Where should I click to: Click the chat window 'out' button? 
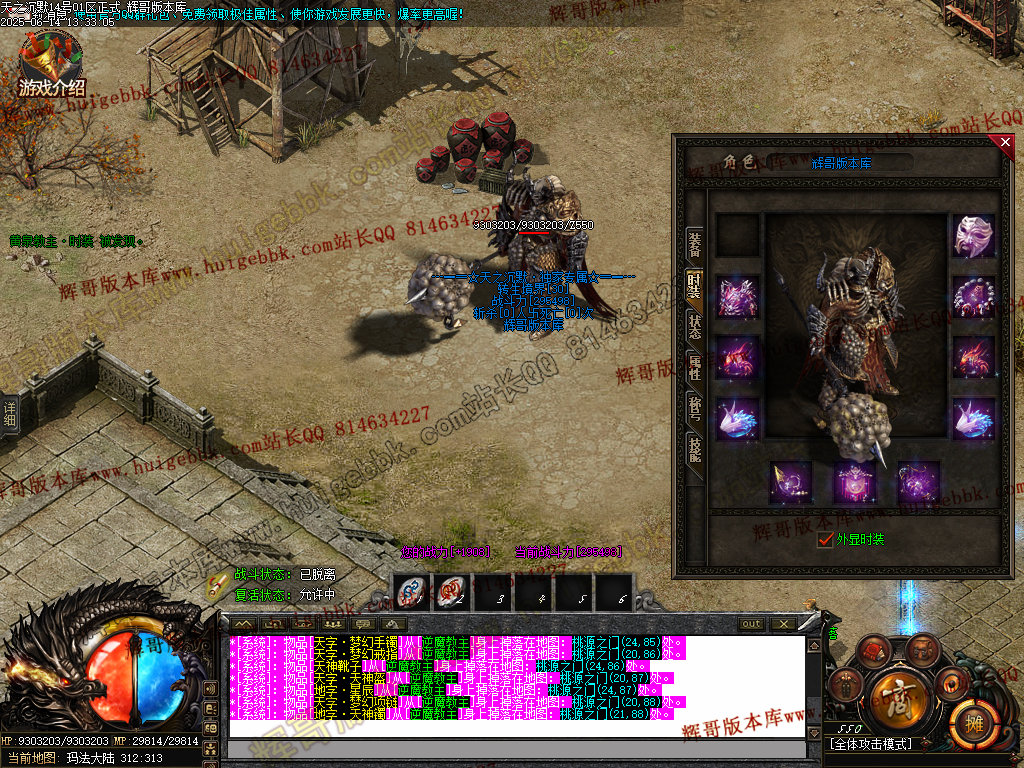point(751,624)
